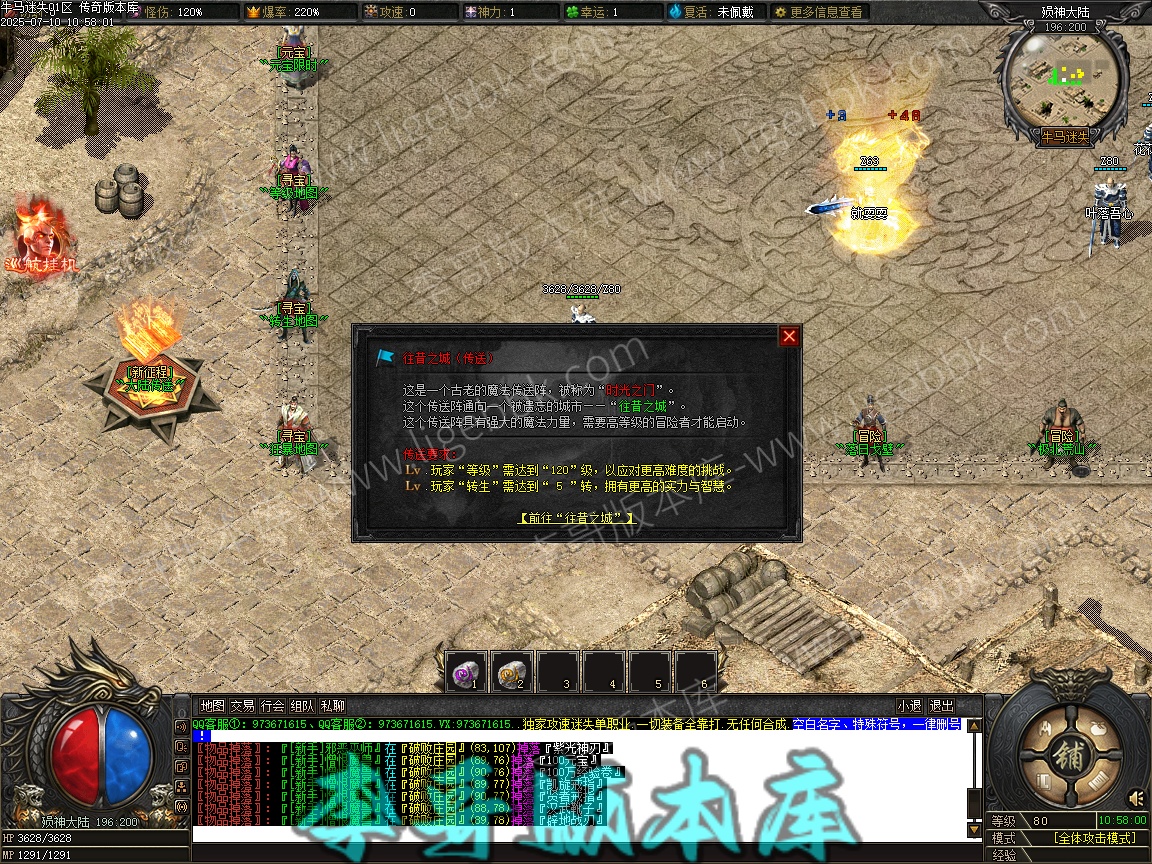Close the 往昔之城 teleport dialog

789,336
